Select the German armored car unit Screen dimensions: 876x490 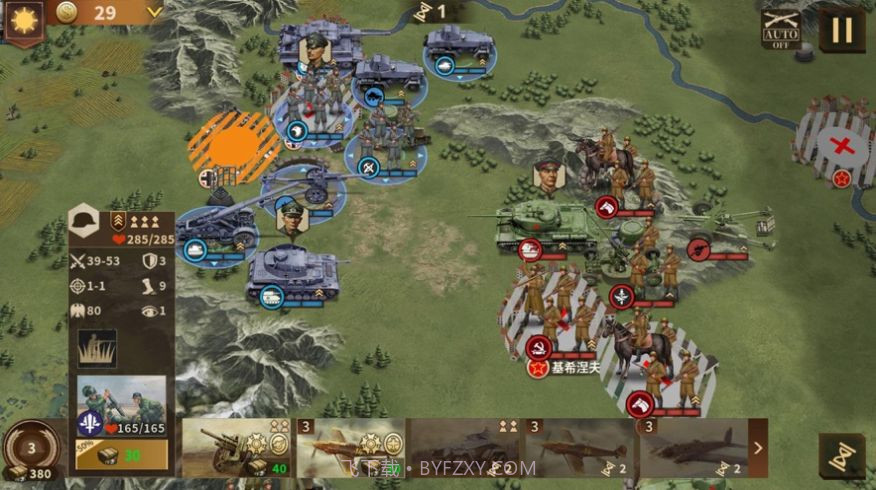pos(459,47)
